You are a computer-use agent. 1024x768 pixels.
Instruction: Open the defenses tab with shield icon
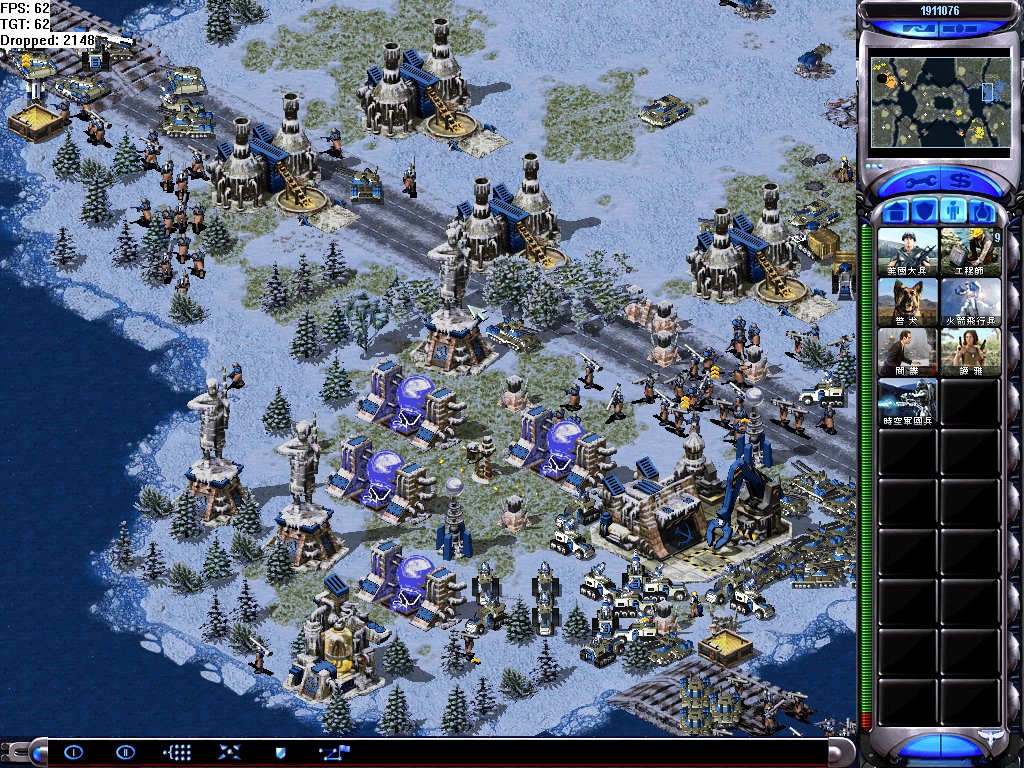pos(925,212)
